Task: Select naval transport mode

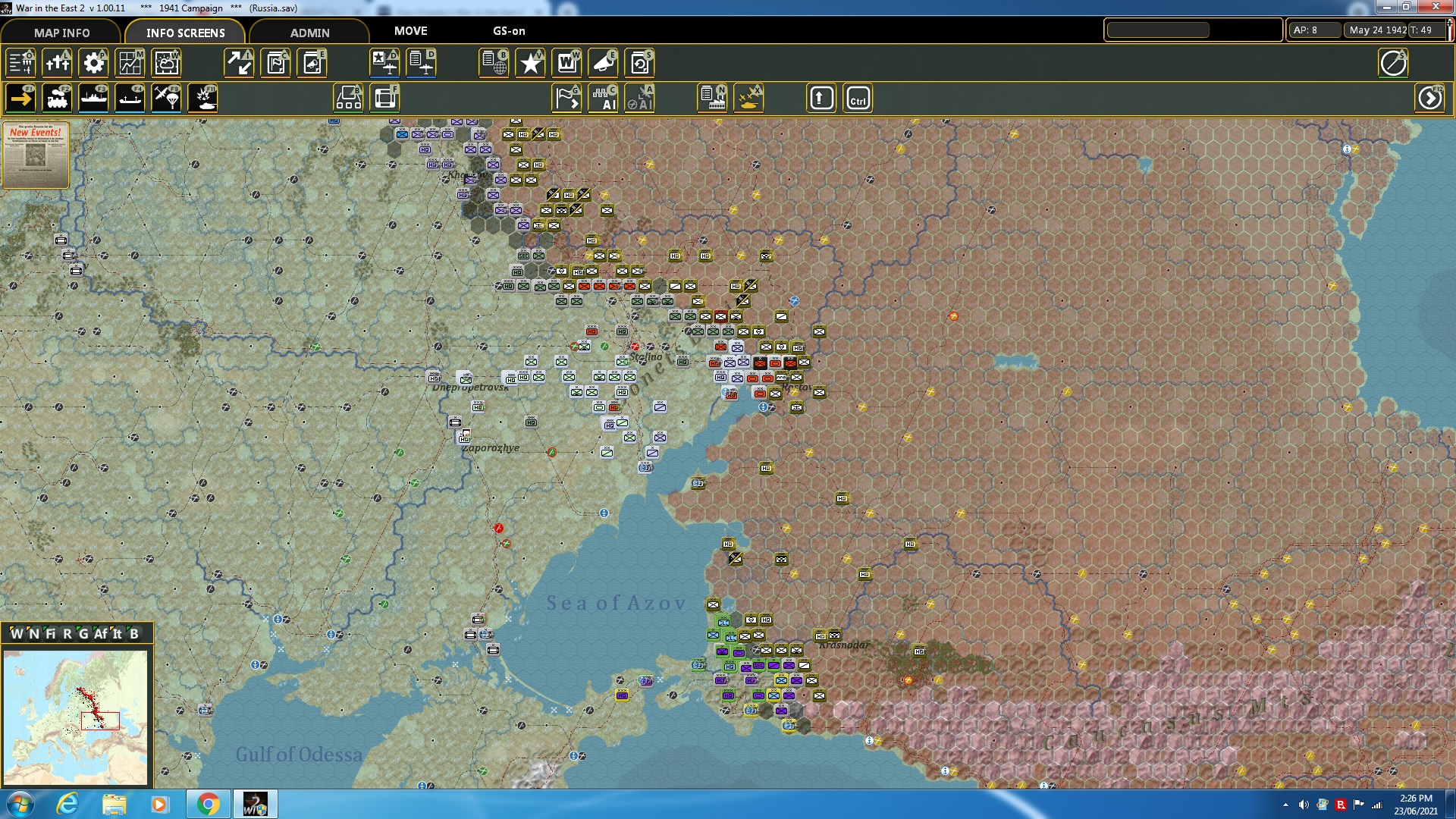Action: 94,99
